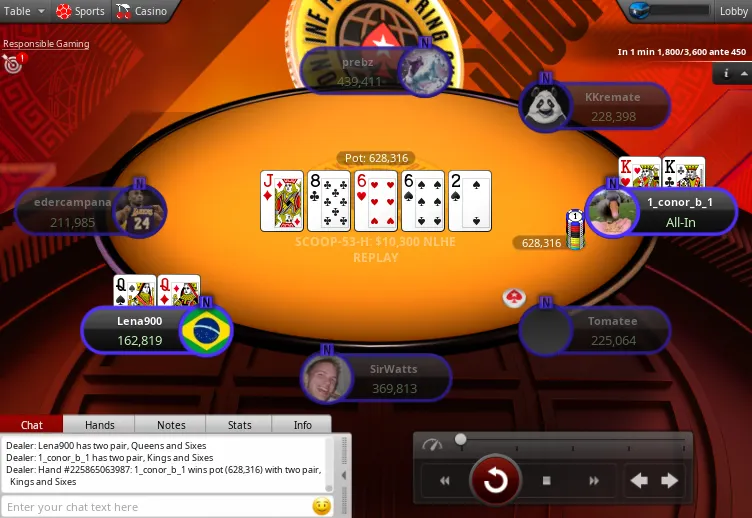Open the Hands tab

(x=99, y=425)
